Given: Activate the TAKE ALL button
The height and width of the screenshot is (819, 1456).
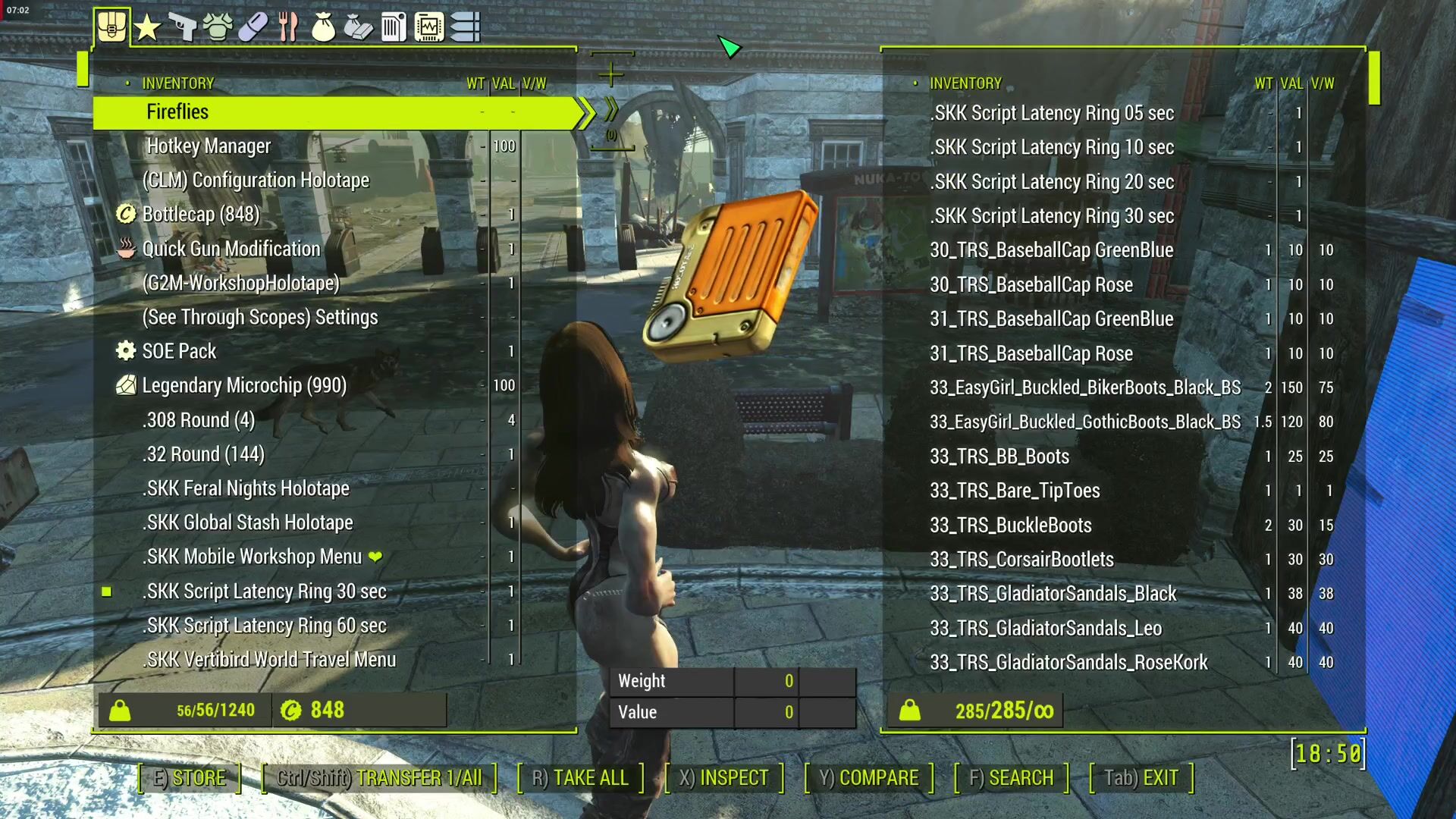Looking at the screenshot, I should point(580,778).
